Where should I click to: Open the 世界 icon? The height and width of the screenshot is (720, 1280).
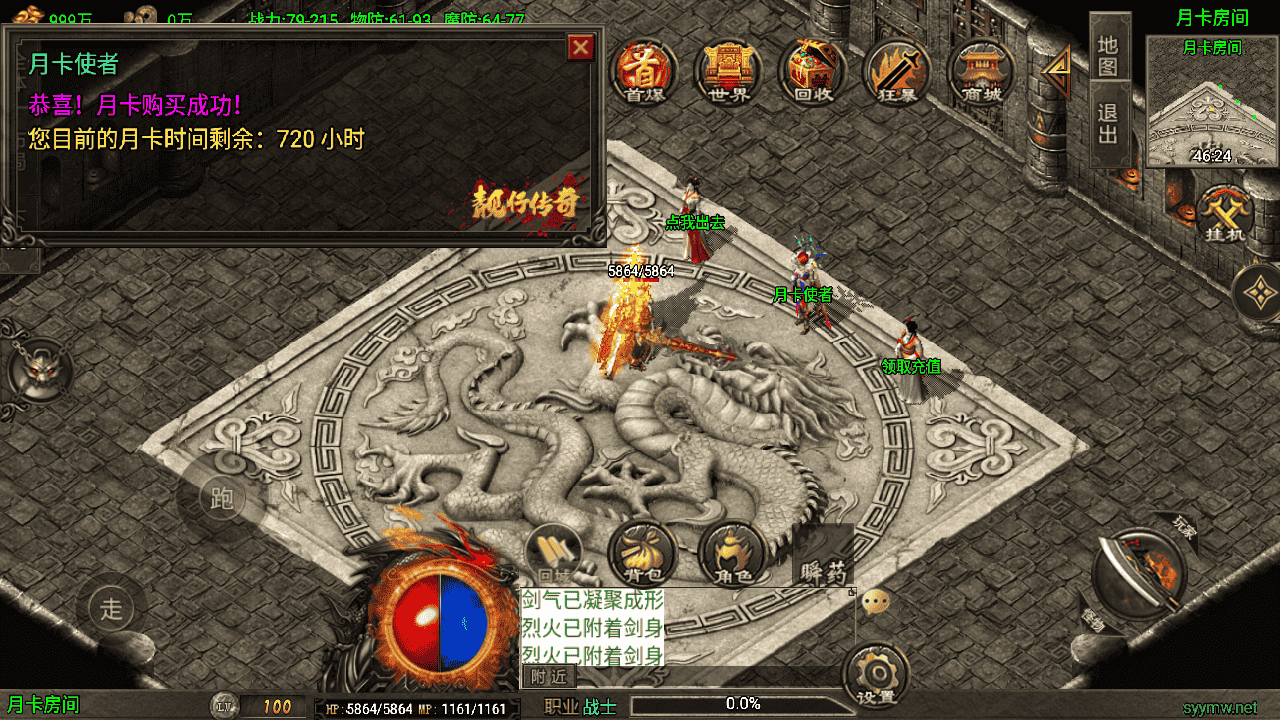(728, 70)
